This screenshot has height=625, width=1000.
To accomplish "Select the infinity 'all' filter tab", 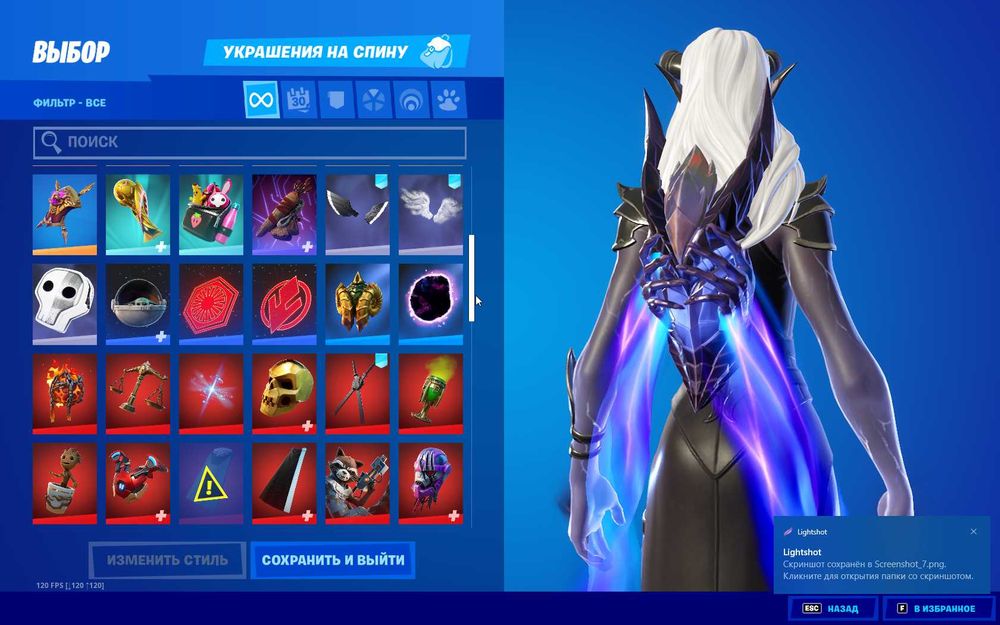I will 261,100.
